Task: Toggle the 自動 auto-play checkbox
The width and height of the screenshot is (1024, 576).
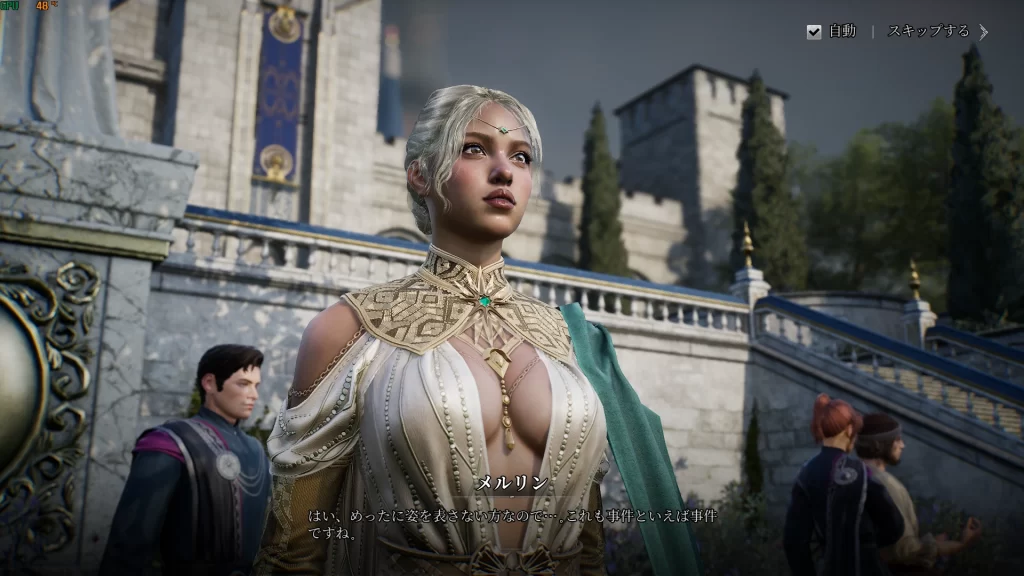Action: (814, 32)
